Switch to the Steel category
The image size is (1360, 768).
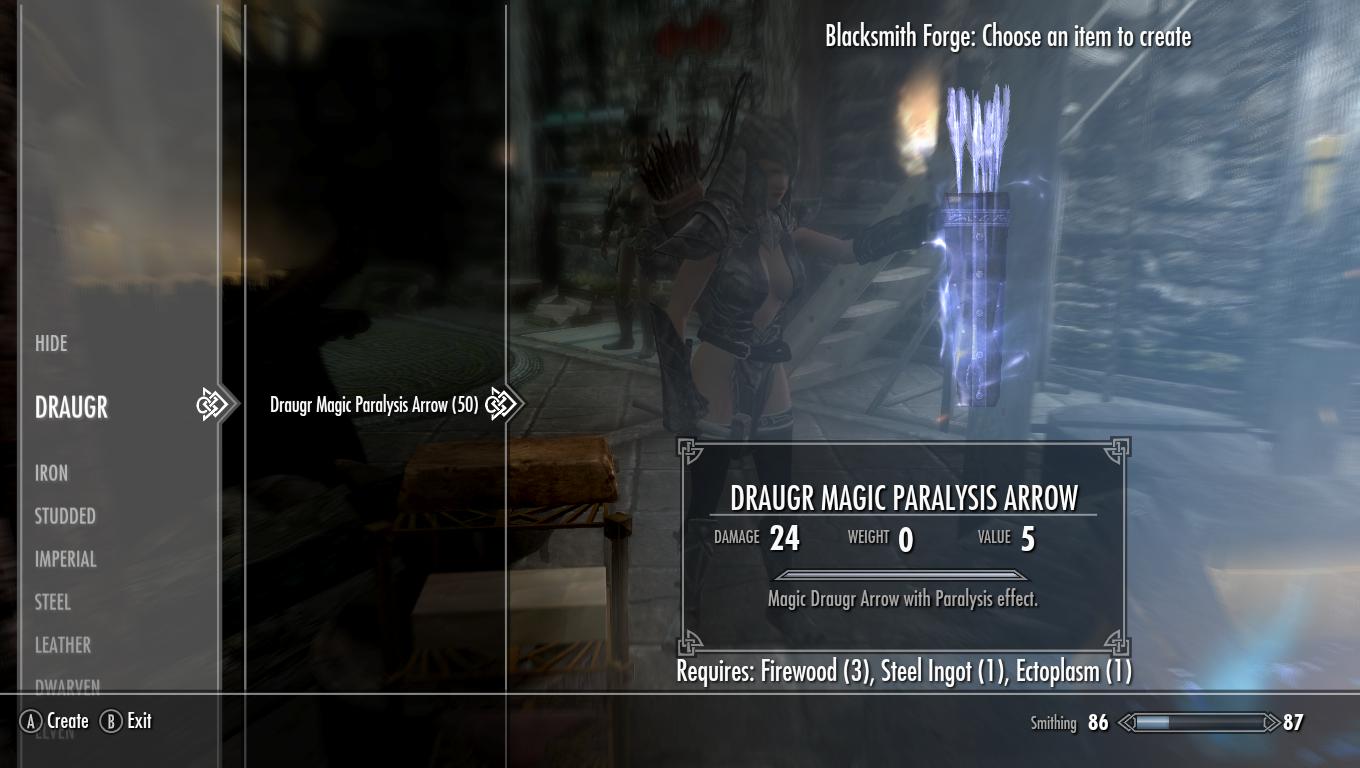[53, 603]
